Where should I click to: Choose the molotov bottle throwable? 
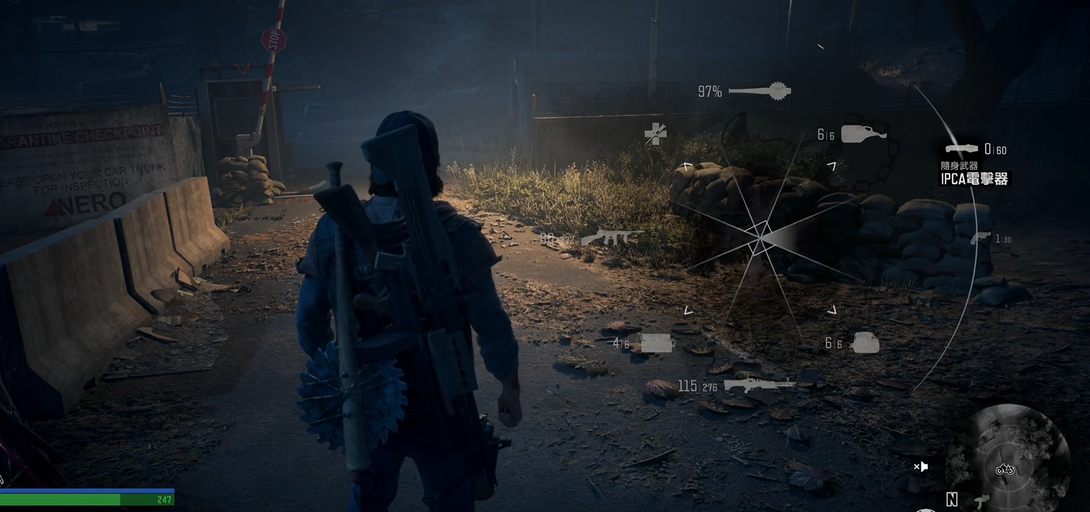point(863,134)
